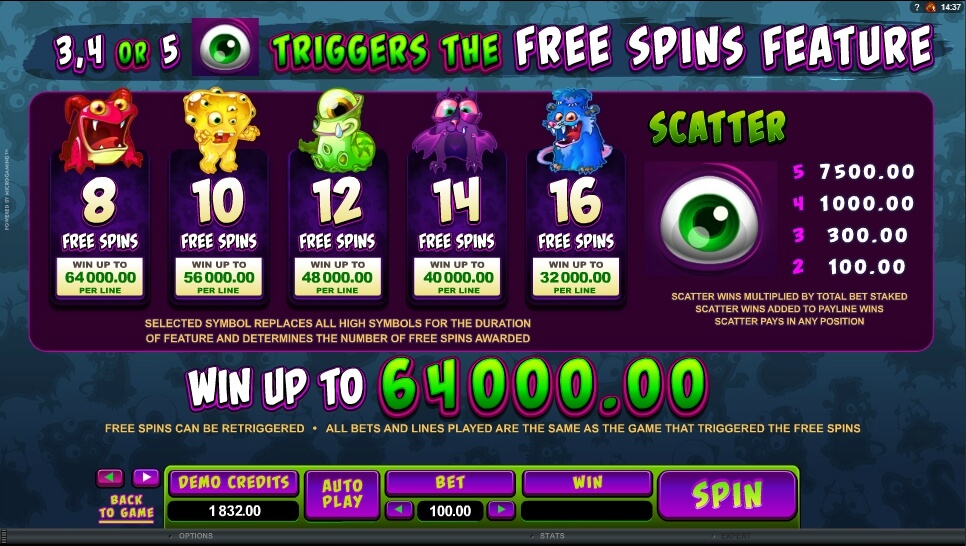Screen dimensions: 966x546
Task: Click the question mark help icon
Action: coord(915,7)
